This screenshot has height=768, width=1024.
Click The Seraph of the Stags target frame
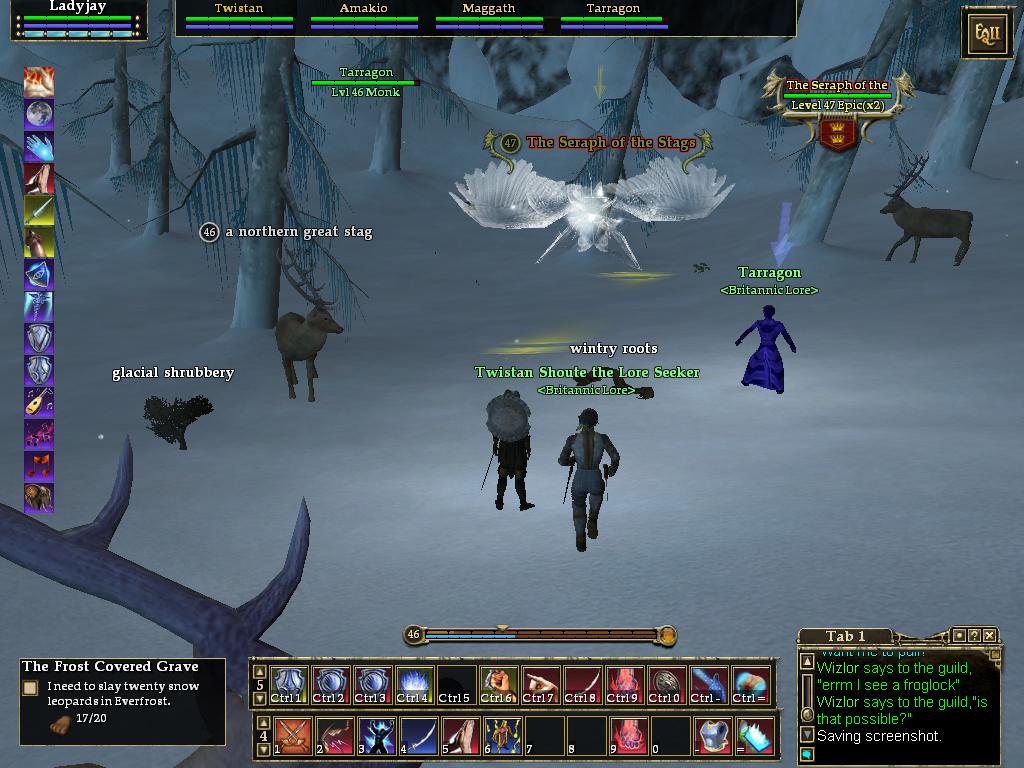coord(837,110)
